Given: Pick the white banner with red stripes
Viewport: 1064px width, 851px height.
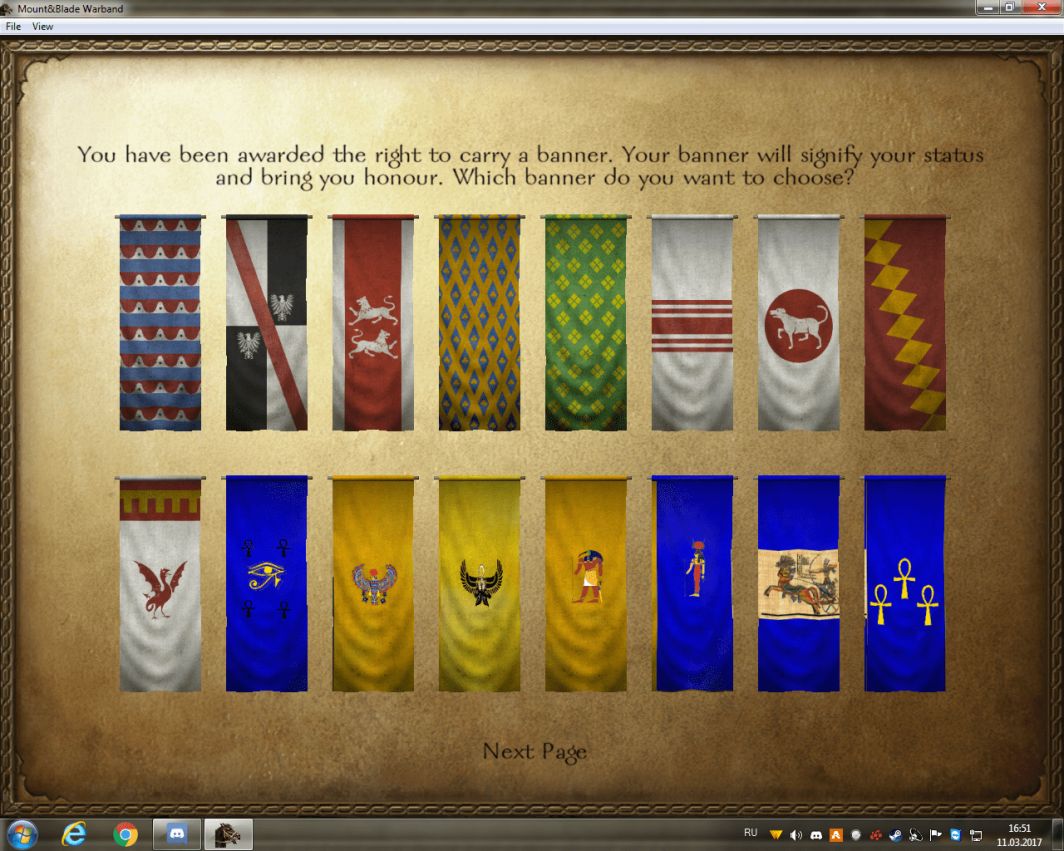Looking at the screenshot, I should (x=692, y=323).
